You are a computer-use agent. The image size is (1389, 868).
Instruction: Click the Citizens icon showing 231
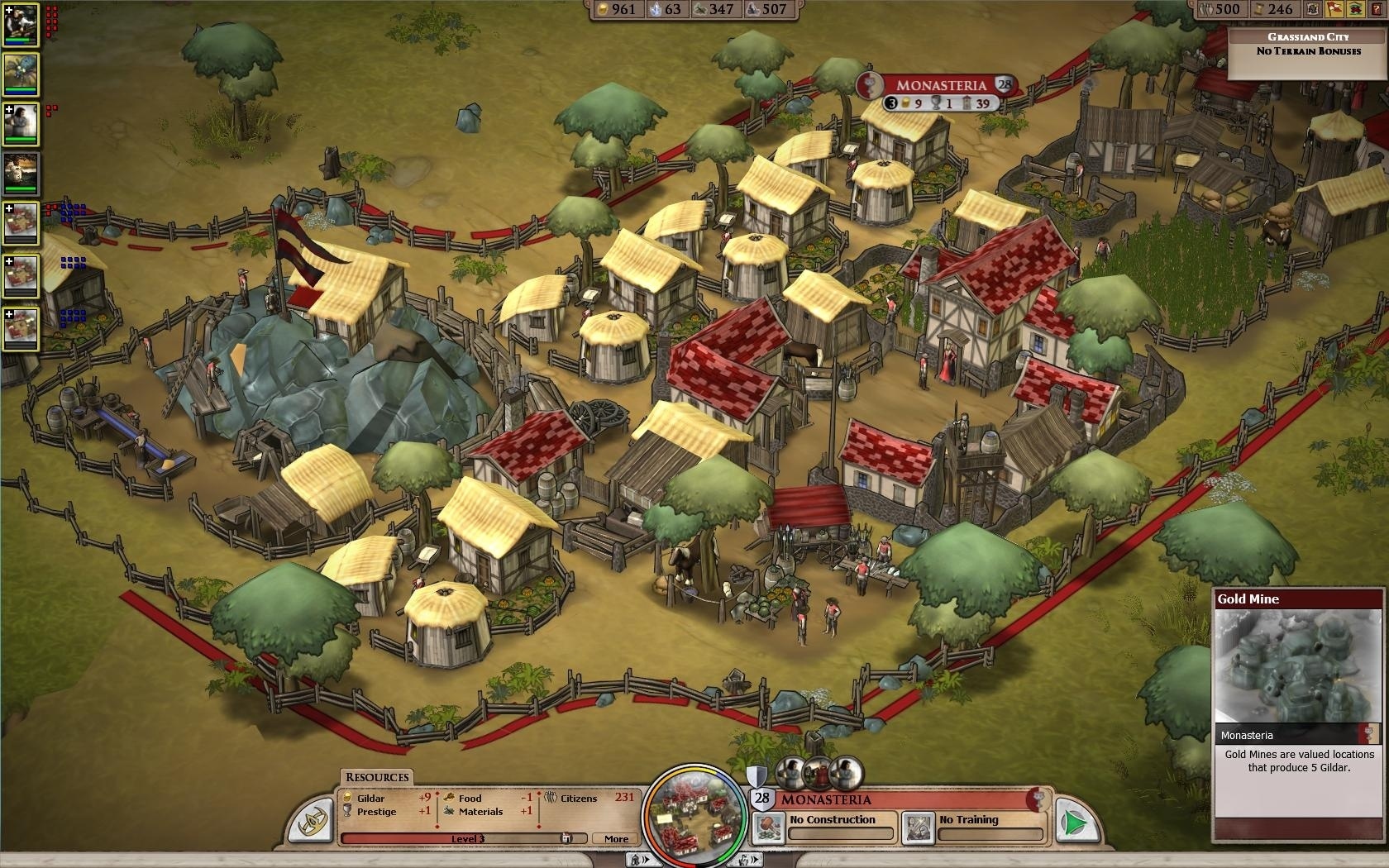(x=551, y=799)
